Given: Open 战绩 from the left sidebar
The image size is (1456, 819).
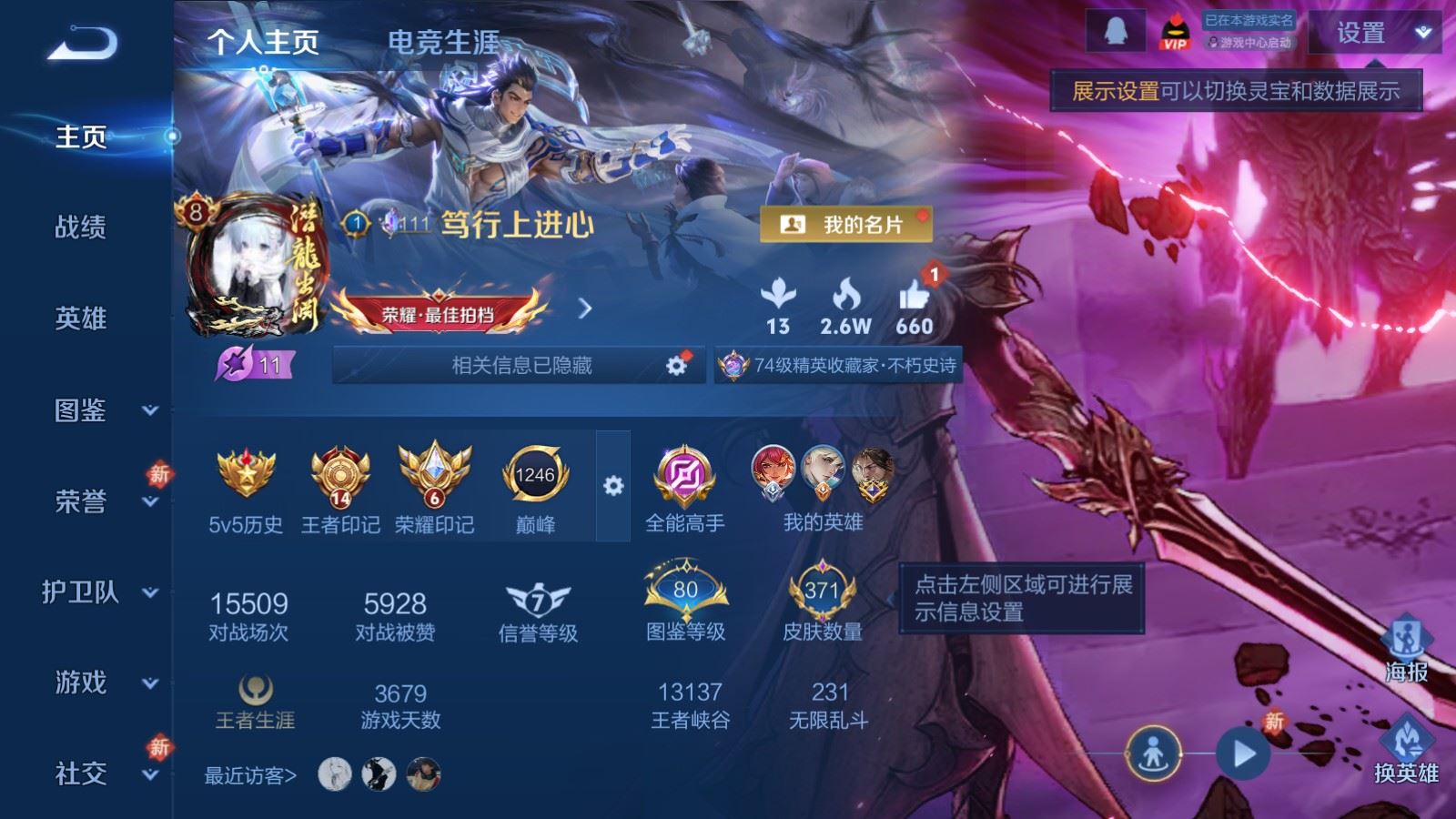Looking at the screenshot, I should pyautogui.click(x=79, y=229).
